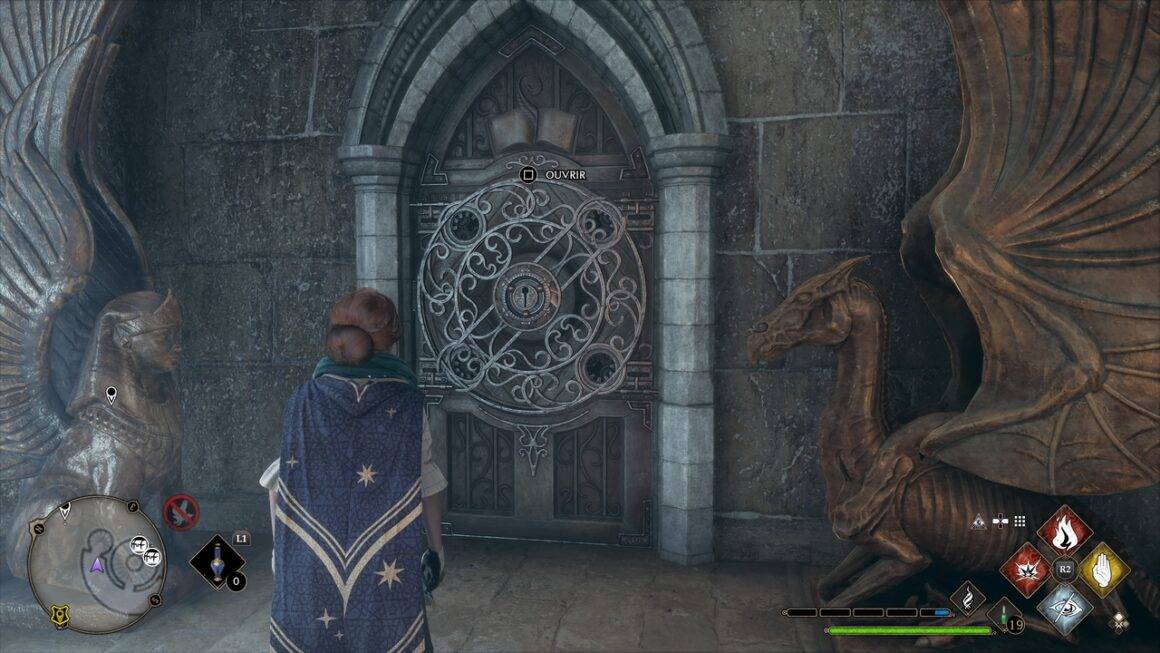
Task: Cast the Incendio flame spell
Action: pos(1062,530)
